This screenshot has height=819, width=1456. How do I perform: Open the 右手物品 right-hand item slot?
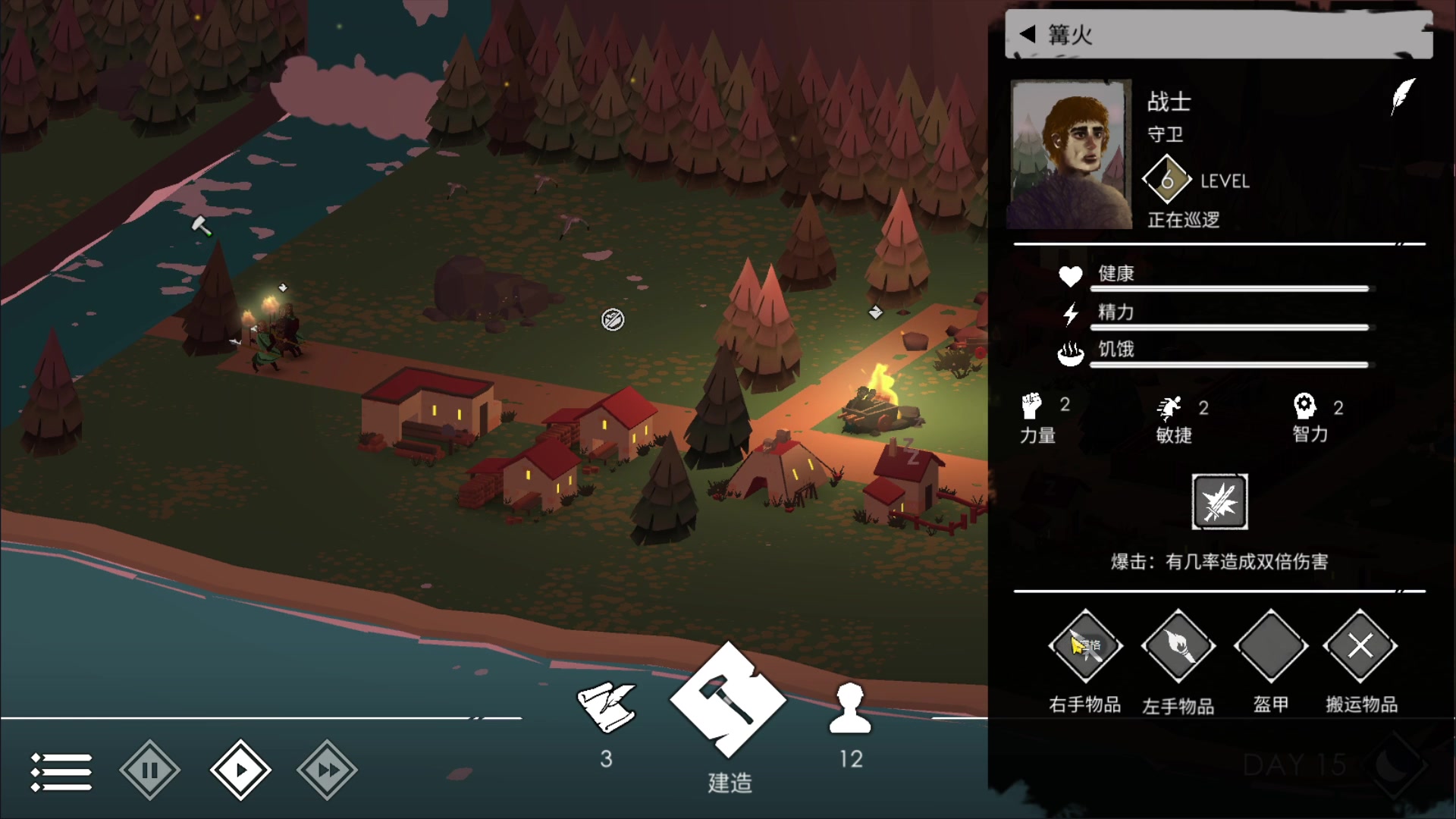(x=1085, y=647)
